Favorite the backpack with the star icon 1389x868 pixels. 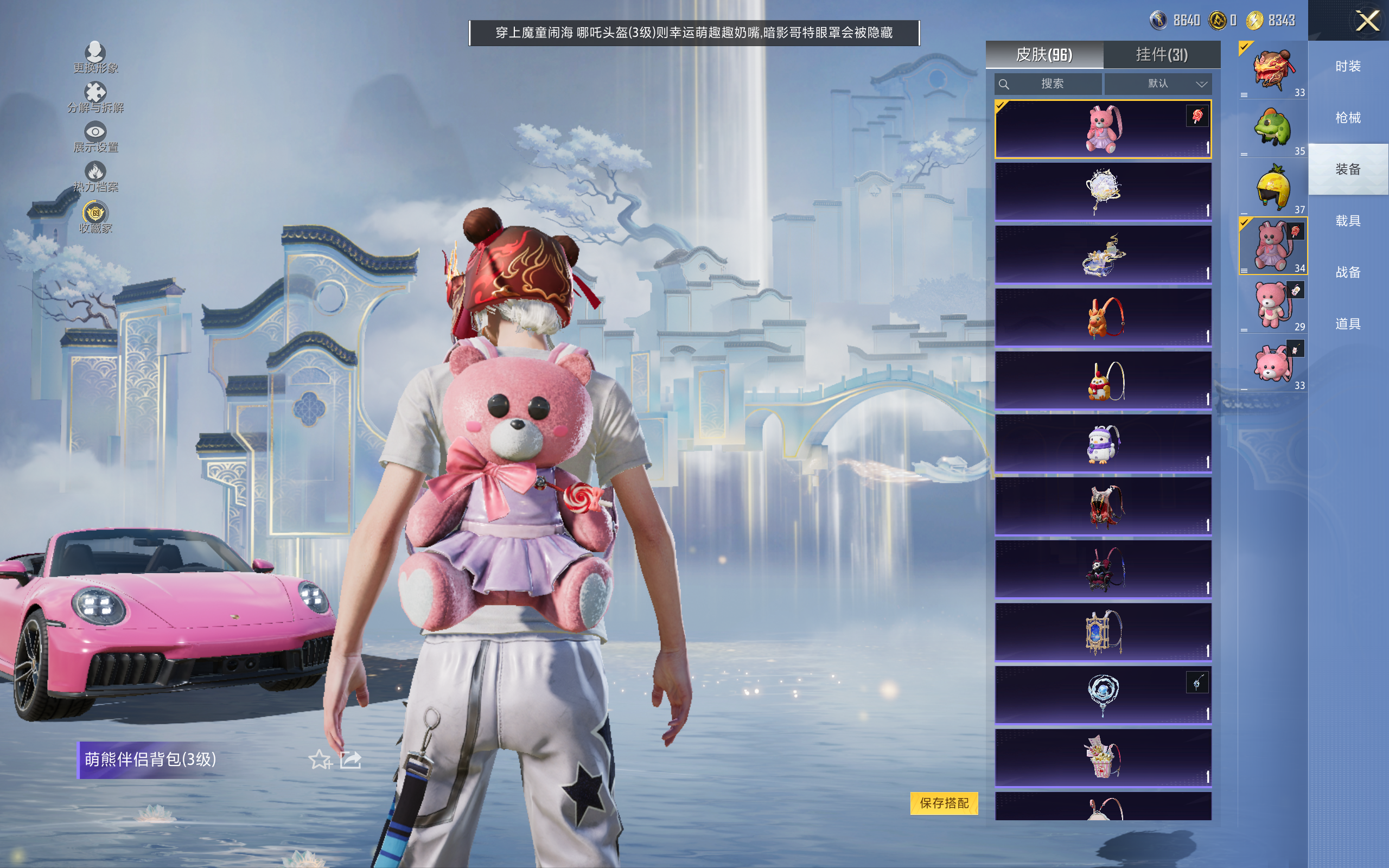[x=320, y=760]
